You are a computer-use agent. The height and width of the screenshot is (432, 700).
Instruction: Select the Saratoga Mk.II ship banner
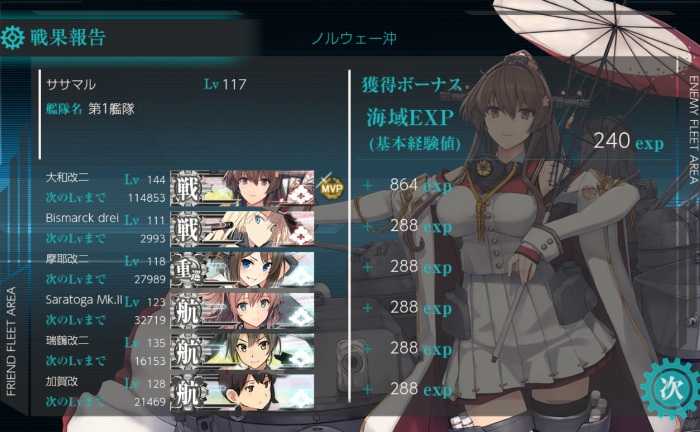(x=243, y=309)
